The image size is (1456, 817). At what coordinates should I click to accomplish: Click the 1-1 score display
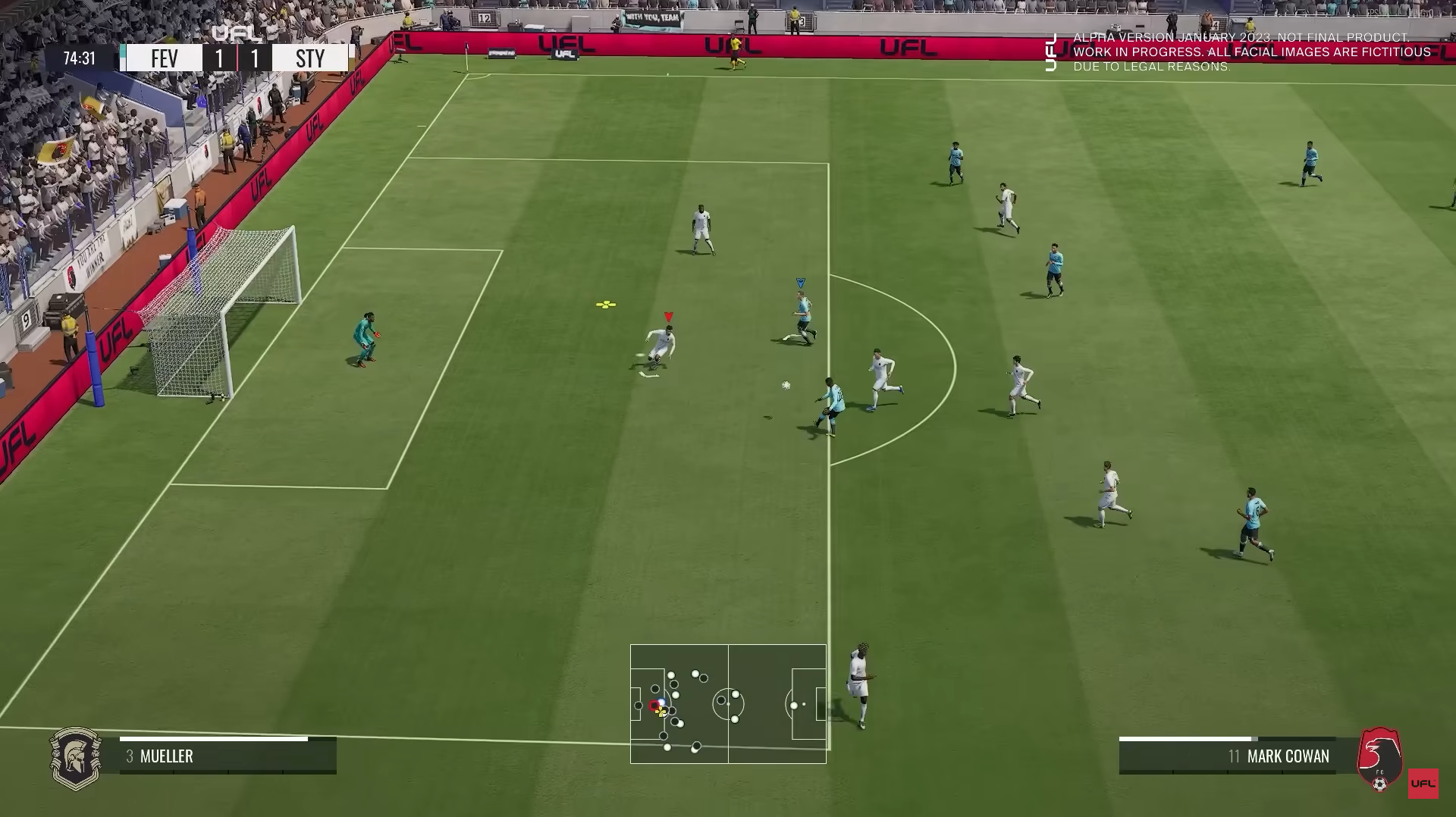pos(236,58)
